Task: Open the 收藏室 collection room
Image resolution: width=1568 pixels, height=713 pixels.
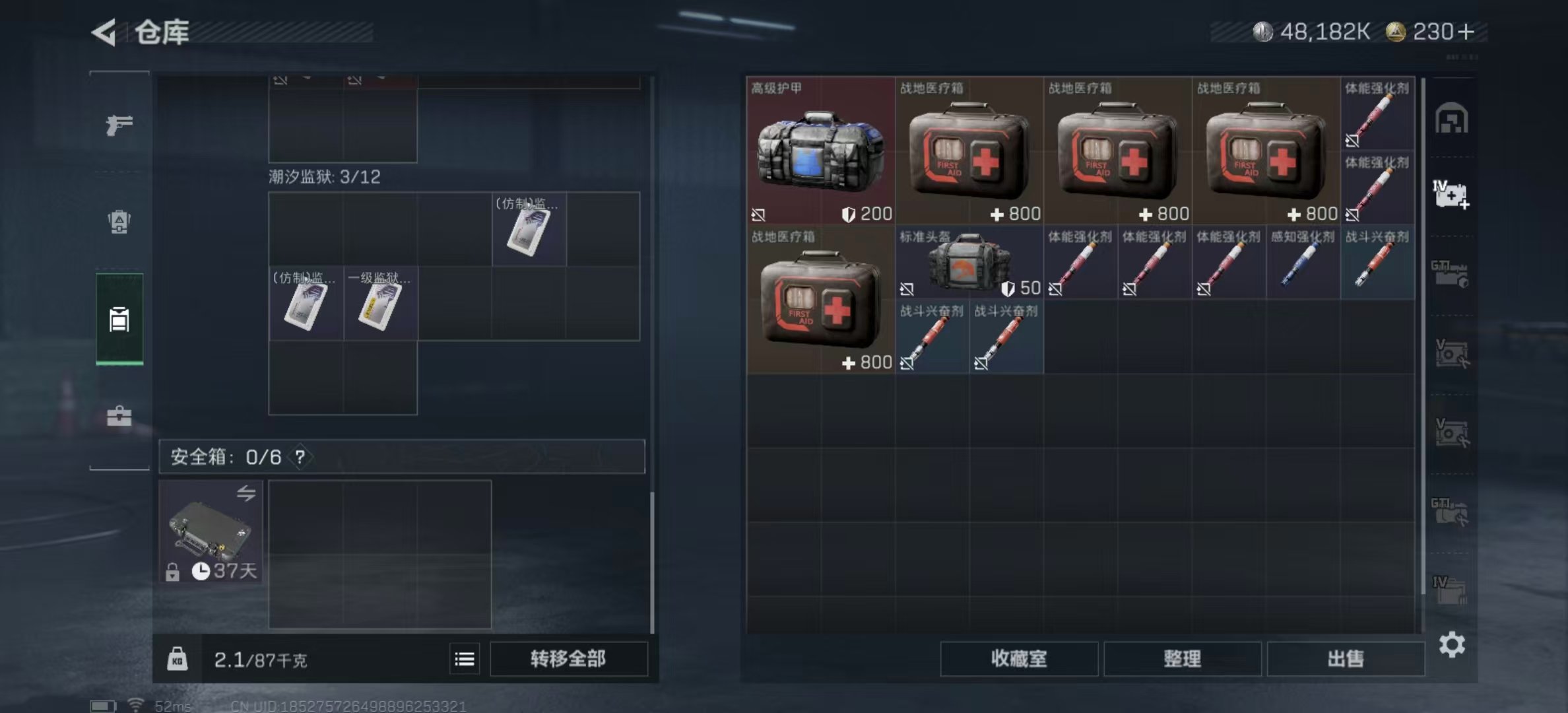Action: point(1019,659)
